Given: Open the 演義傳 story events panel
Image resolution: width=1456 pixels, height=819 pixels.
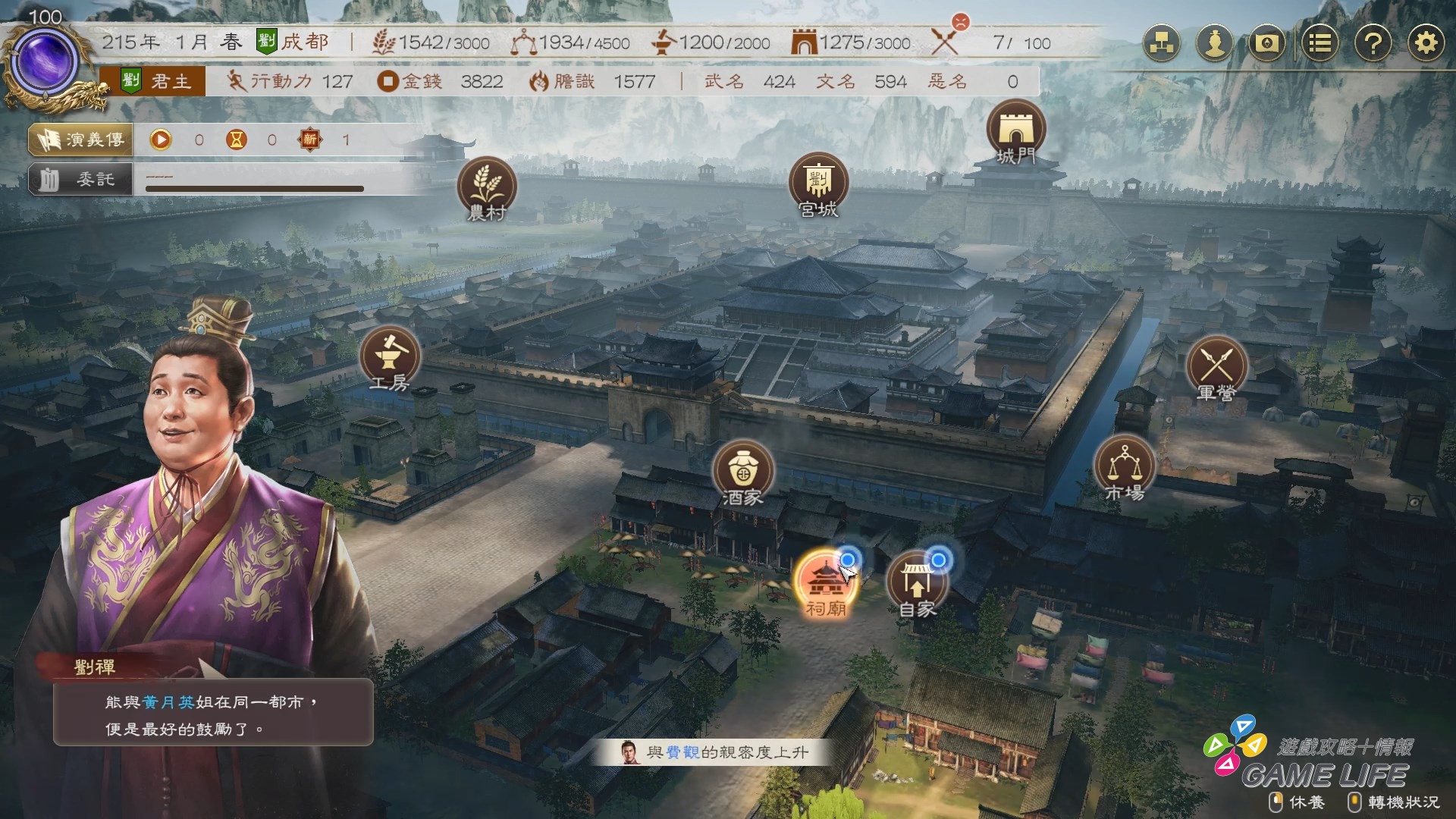Looking at the screenshot, I should pos(81,140).
